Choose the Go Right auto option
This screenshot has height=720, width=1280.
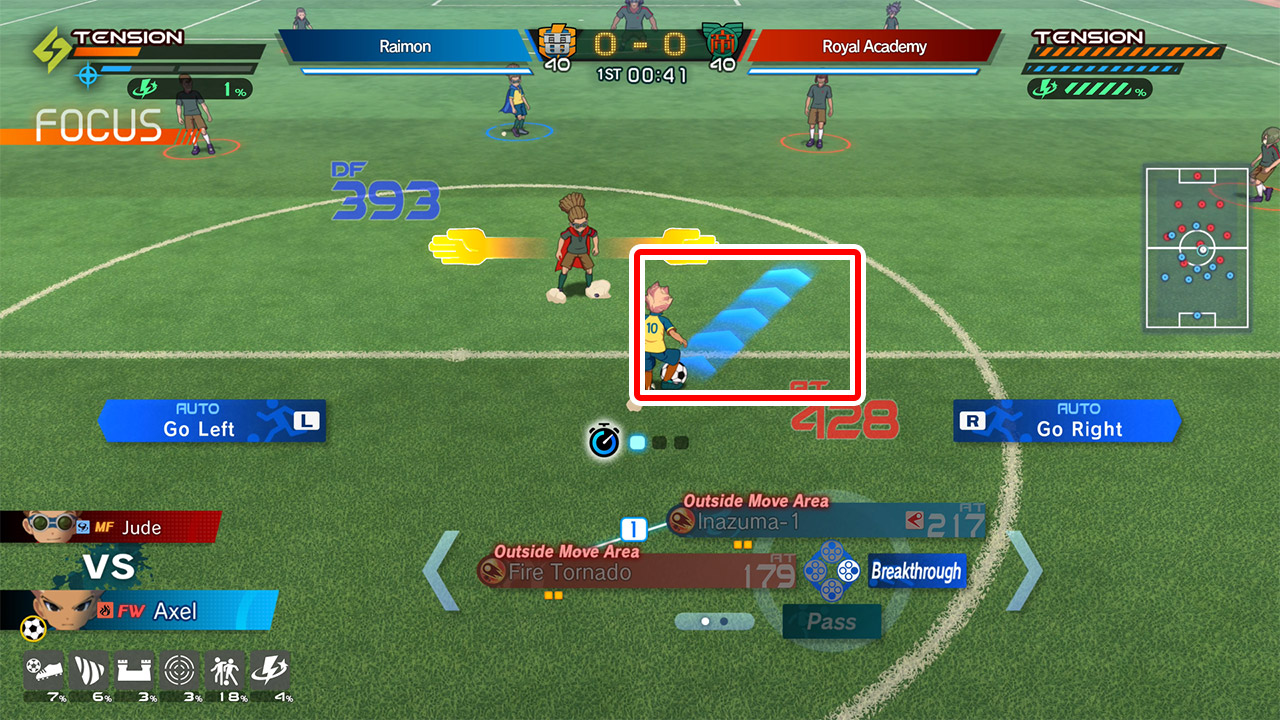(x=1068, y=421)
